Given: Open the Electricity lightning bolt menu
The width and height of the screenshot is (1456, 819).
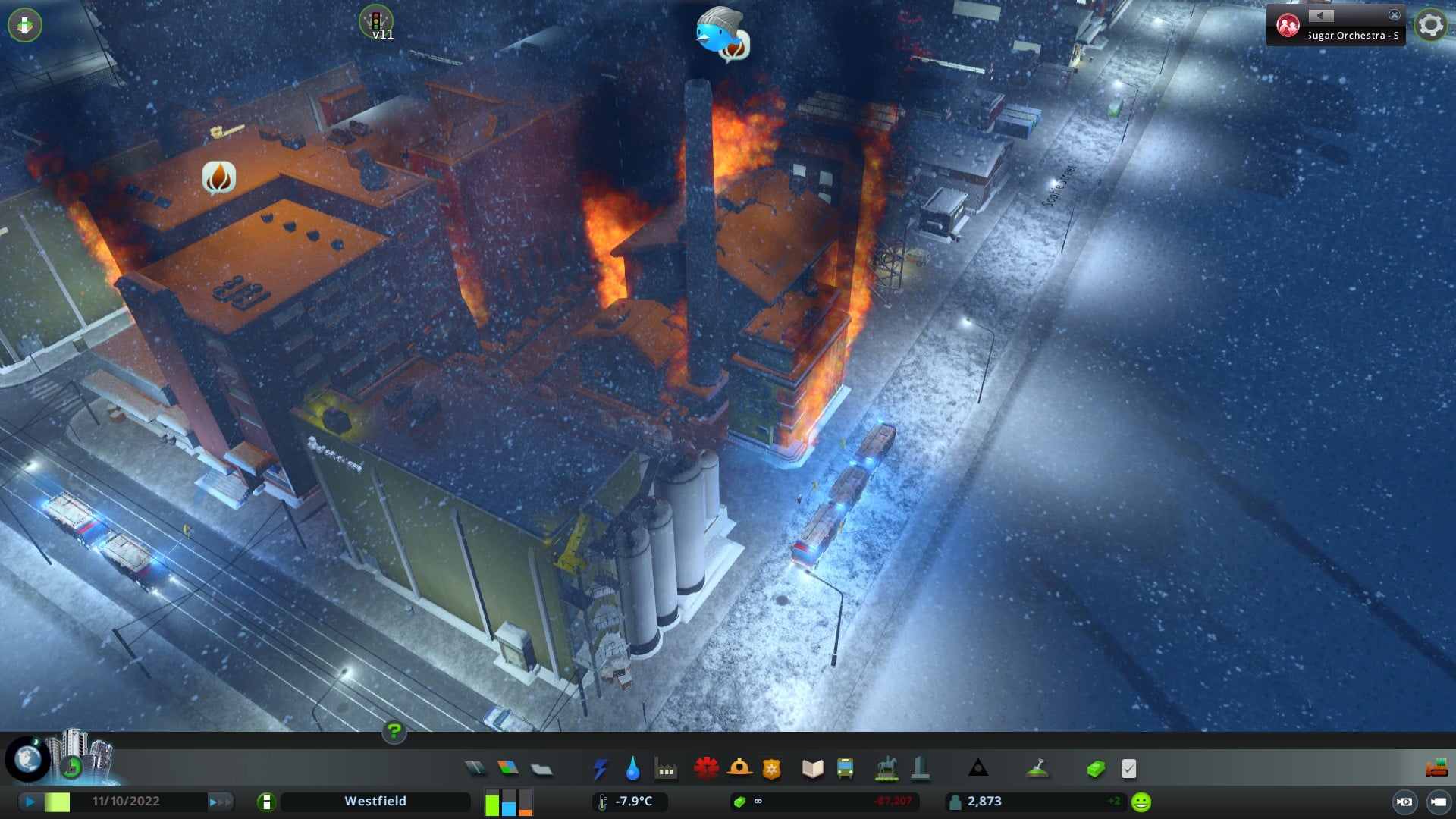Looking at the screenshot, I should (x=600, y=769).
